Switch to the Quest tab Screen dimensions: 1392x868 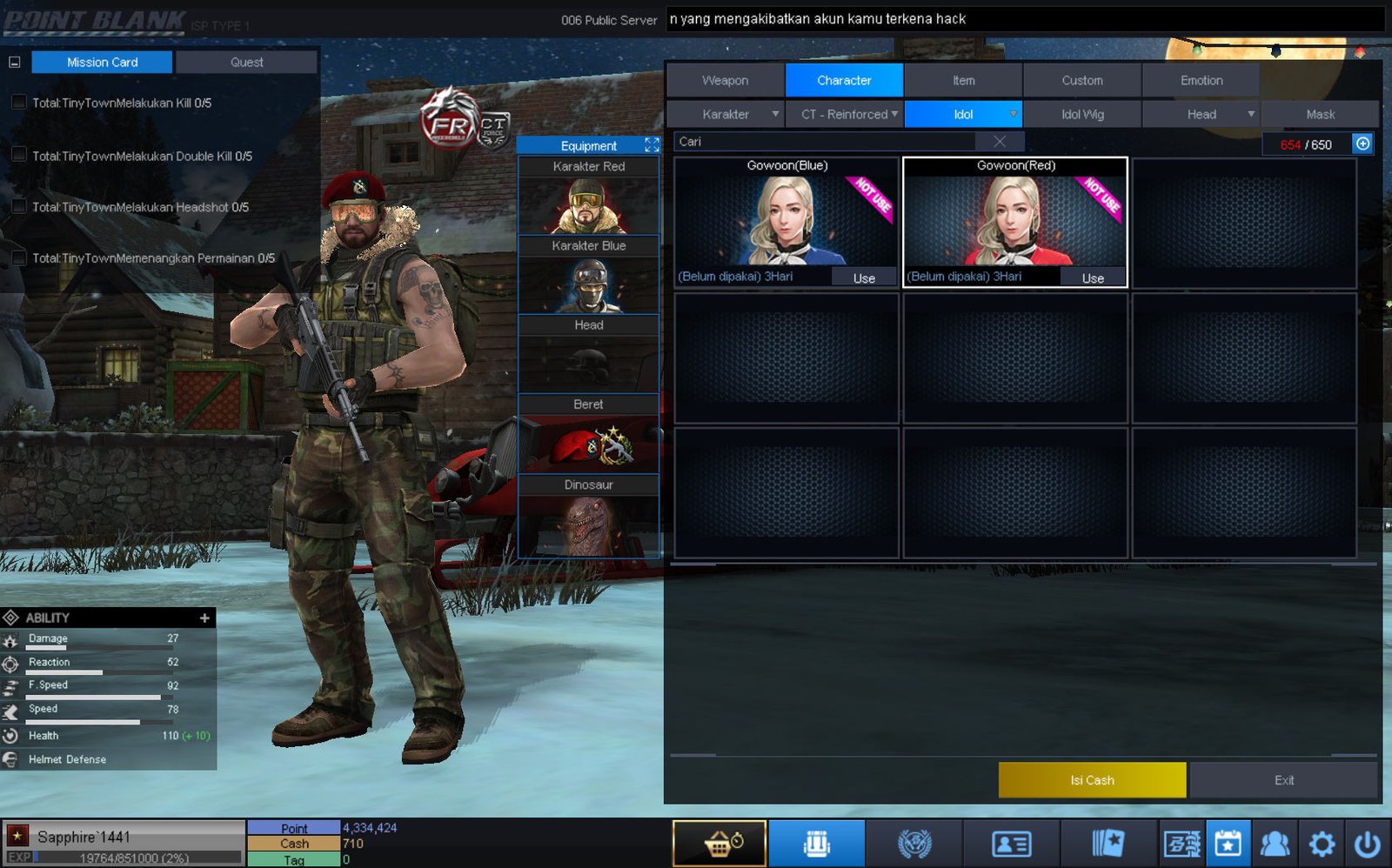pos(246,63)
